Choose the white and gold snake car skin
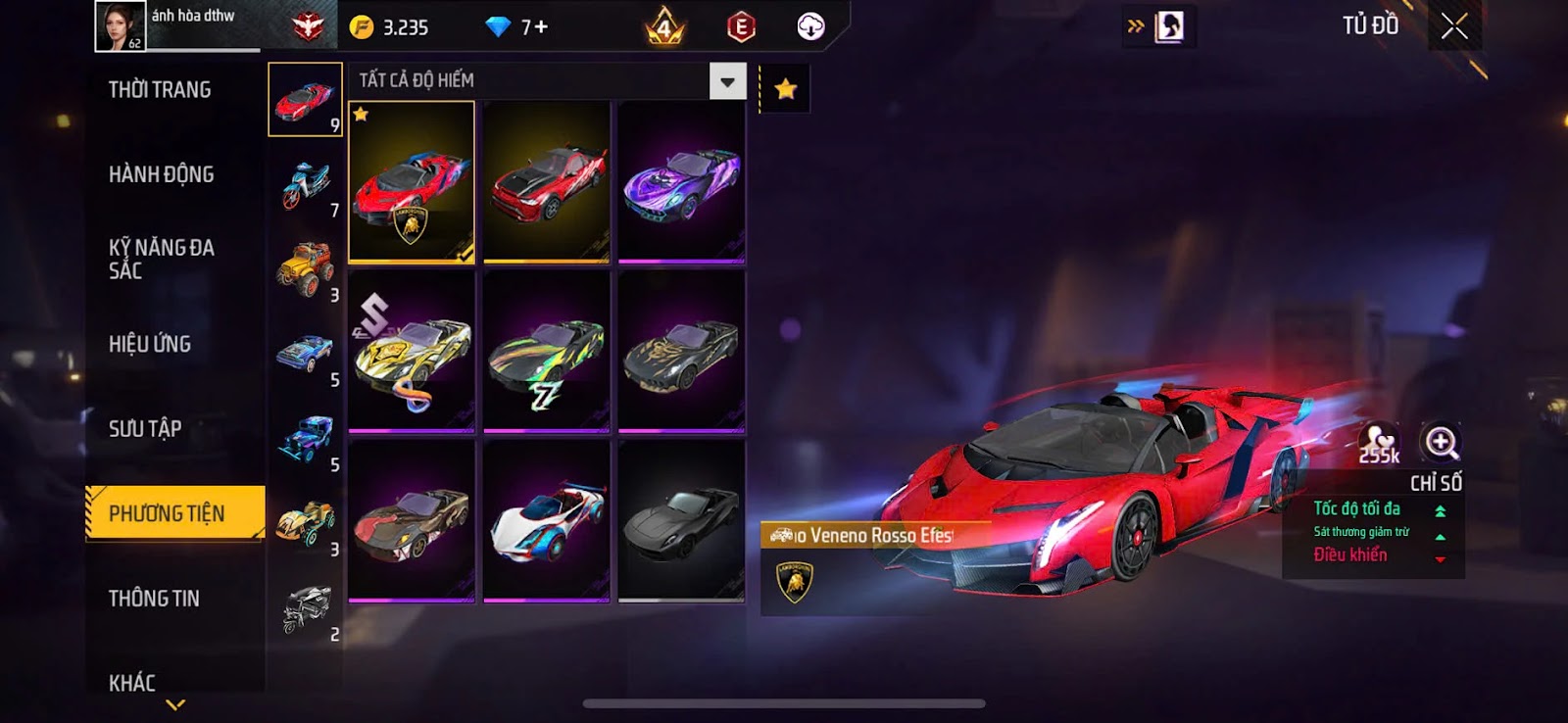The width and height of the screenshot is (1568, 723). (x=412, y=353)
